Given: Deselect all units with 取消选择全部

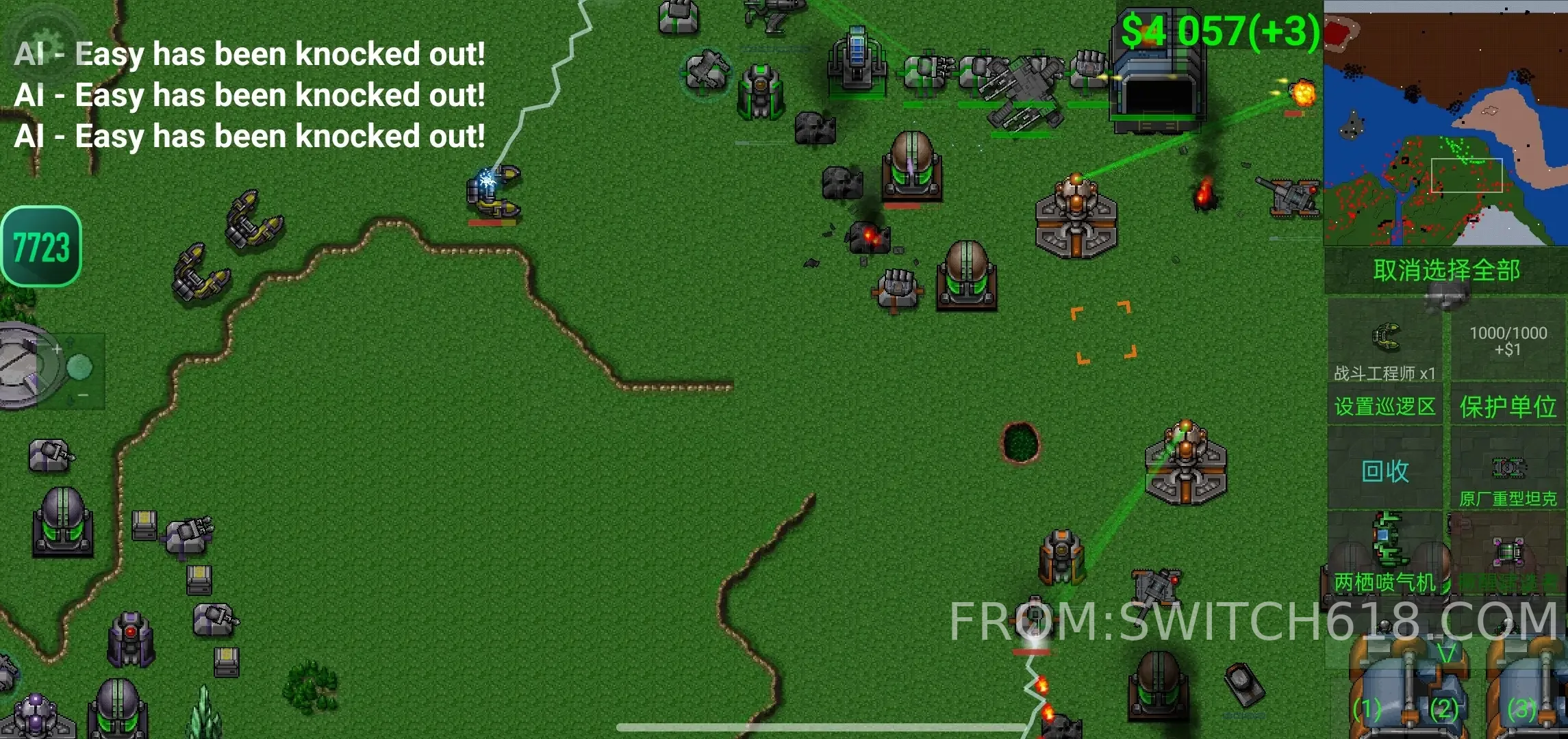Looking at the screenshot, I should pyautogui.click(x=1445, y=270).
